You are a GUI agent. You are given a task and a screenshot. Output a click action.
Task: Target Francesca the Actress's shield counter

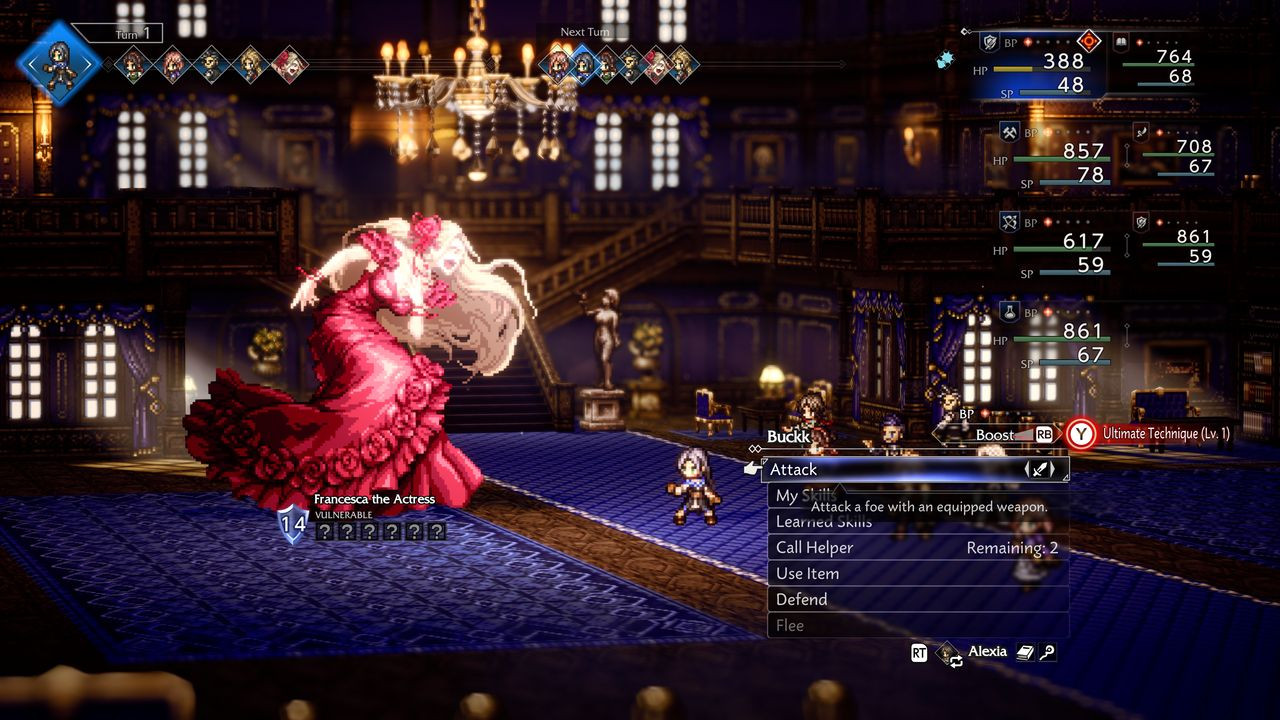[x=292, y=523]
